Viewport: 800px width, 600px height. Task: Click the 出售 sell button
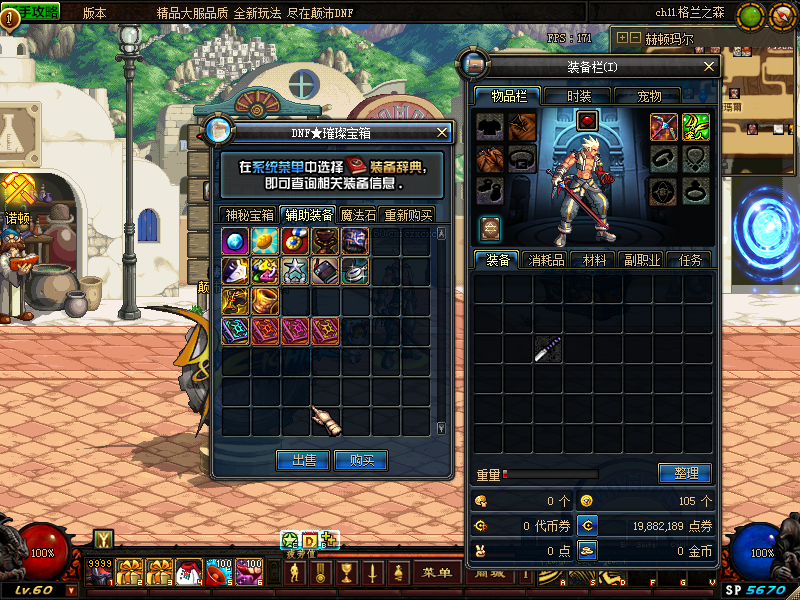[x=303, y=460]
